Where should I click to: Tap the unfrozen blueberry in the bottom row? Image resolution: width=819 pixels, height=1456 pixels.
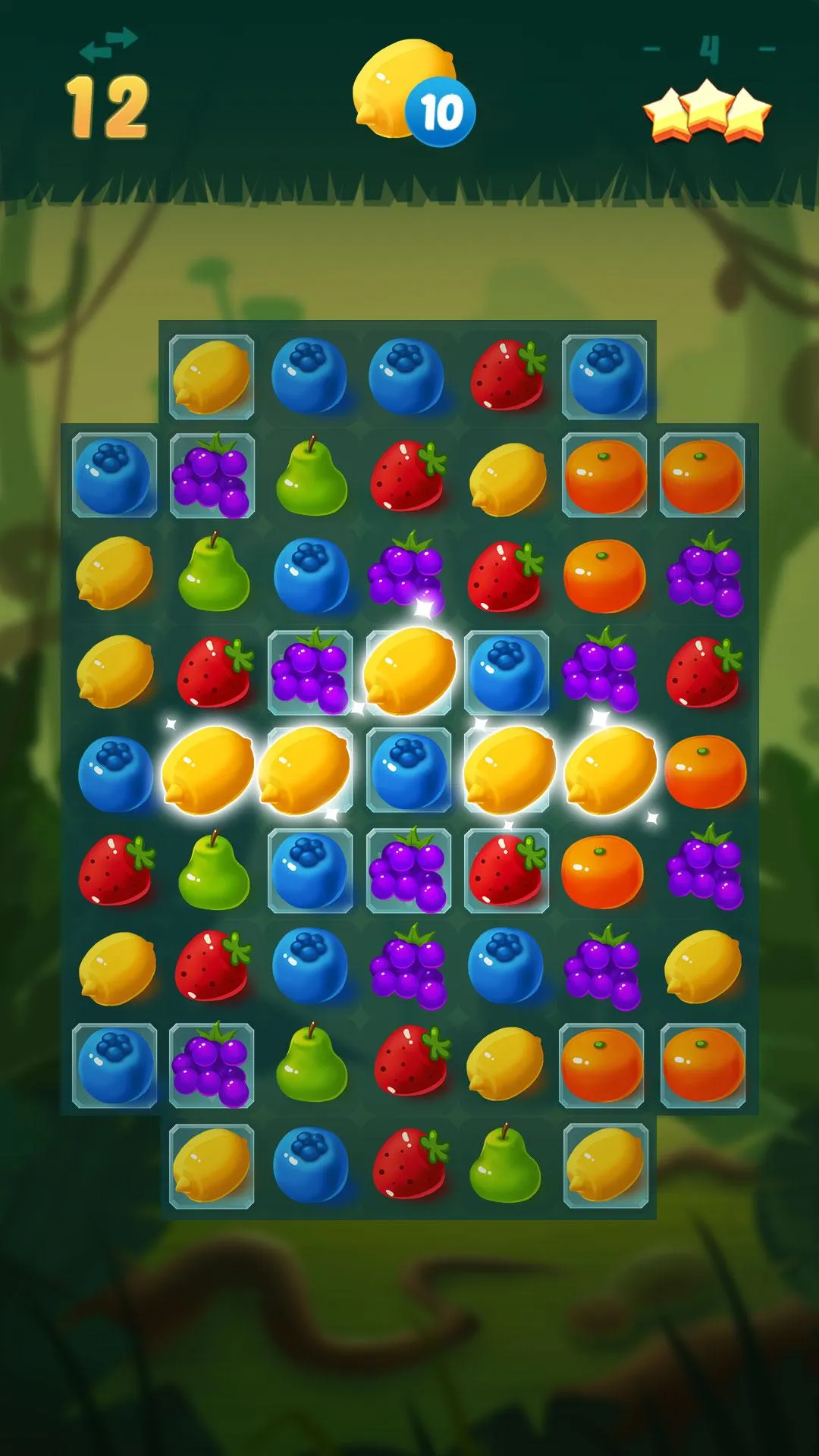click(310, 1166)
